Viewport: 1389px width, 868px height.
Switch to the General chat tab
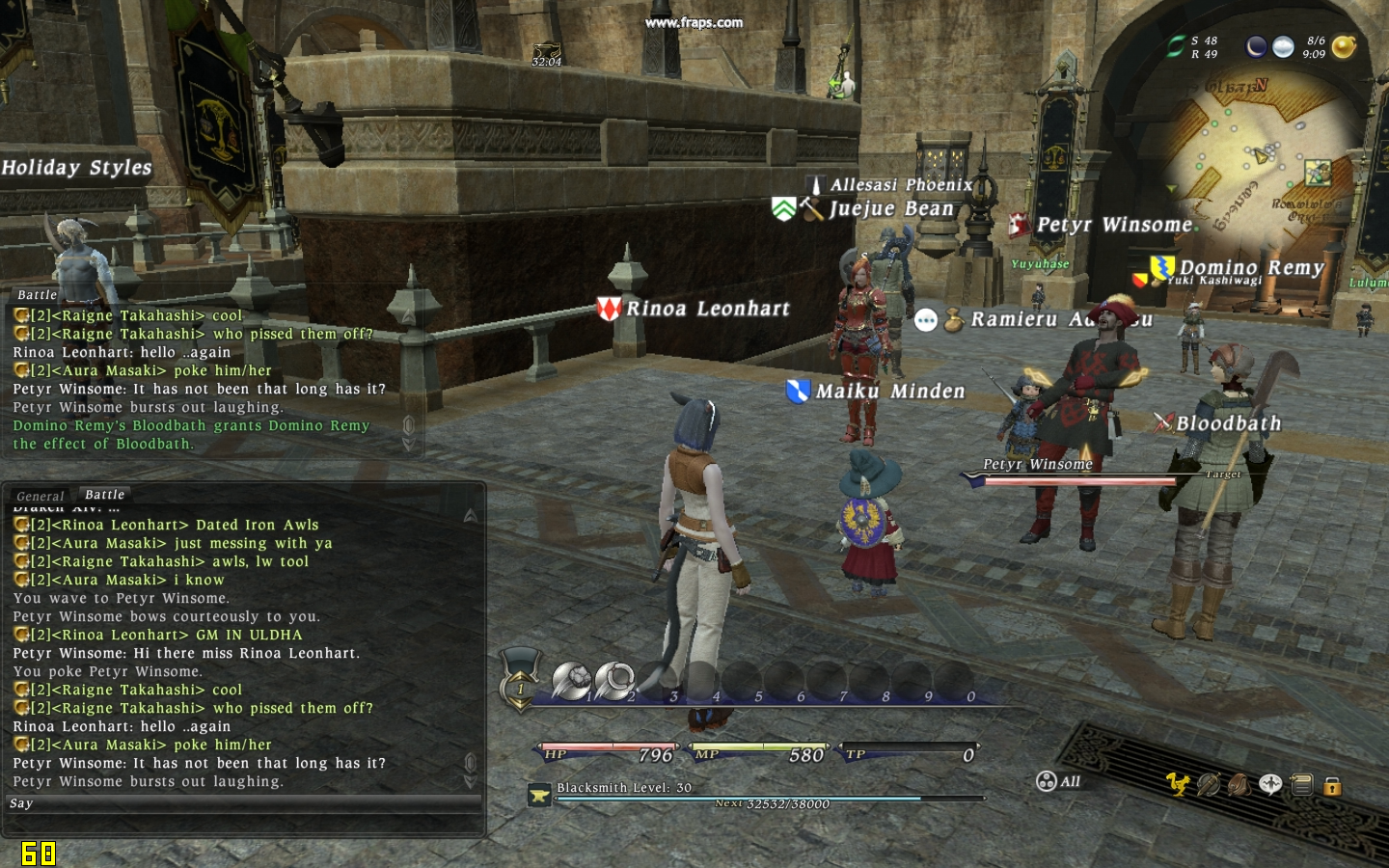[41, 496]
